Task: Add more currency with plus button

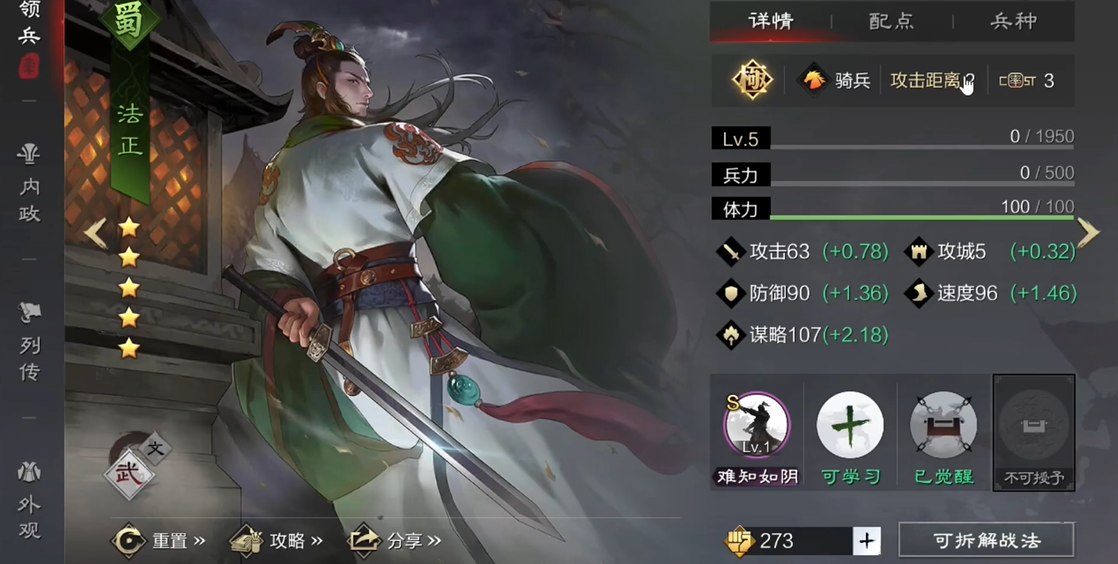Action: click(866, 541)
